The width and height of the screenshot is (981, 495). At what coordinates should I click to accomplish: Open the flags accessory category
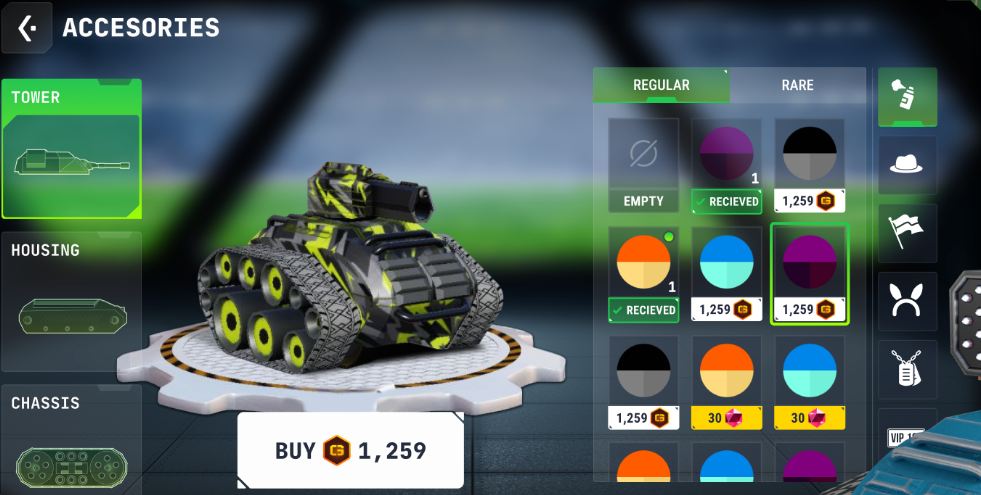click(x=907, y=233)
